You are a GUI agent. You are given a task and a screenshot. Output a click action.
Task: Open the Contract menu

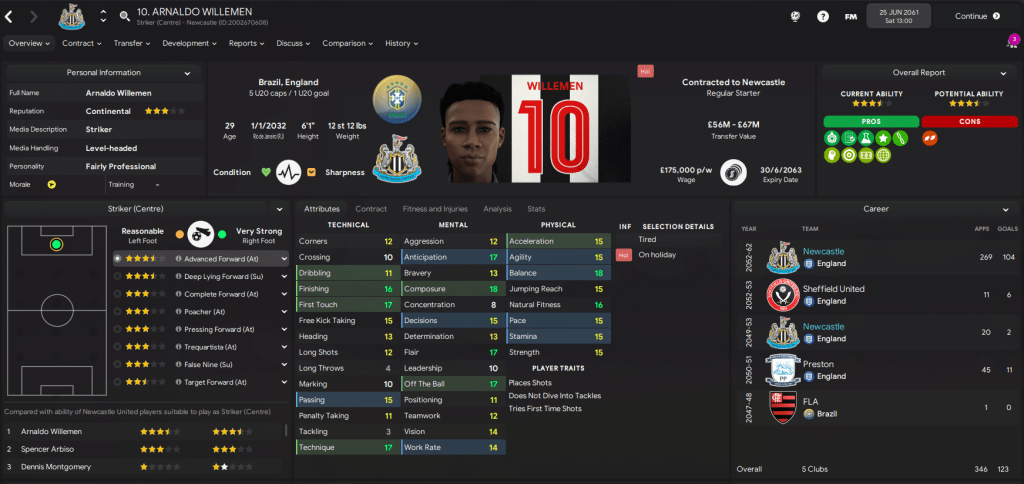[x=82, y=43]
